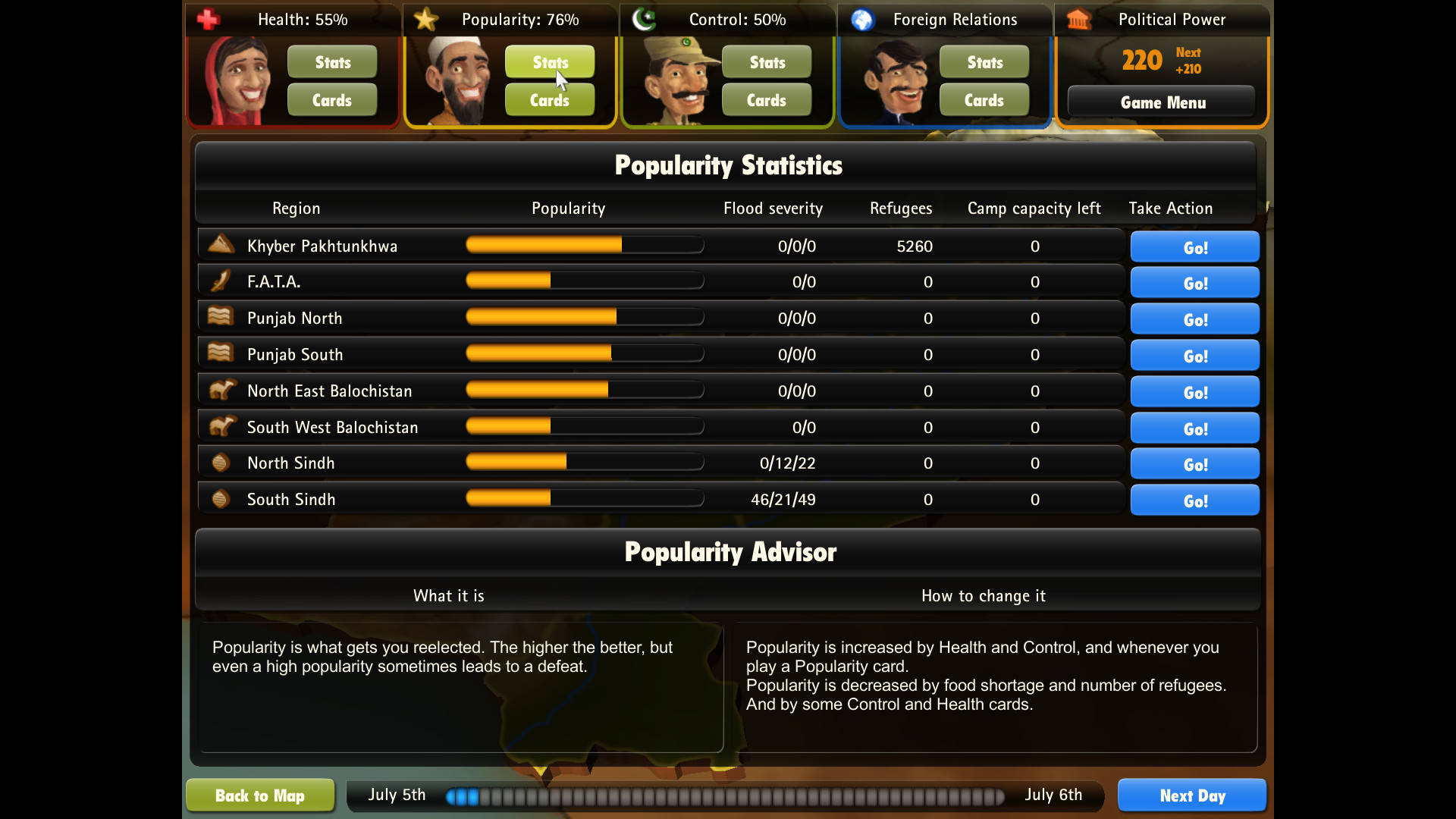Open the Game Menu

point(1163,102)
